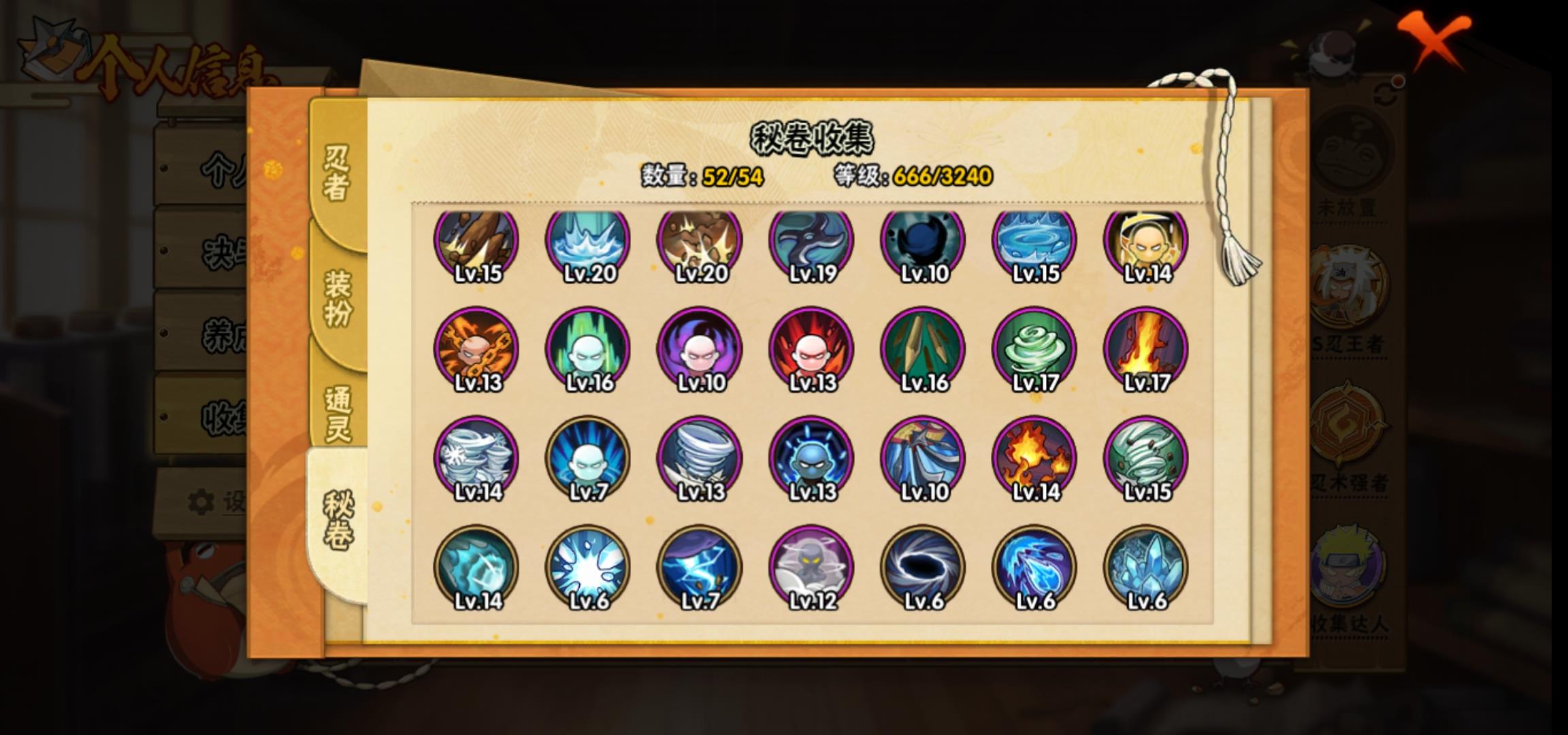Image resolution: width=1568 pixels, height=735 pixels.
Task: Select the red aura figure Lv.13 scroll
Action: coord(811,350)
